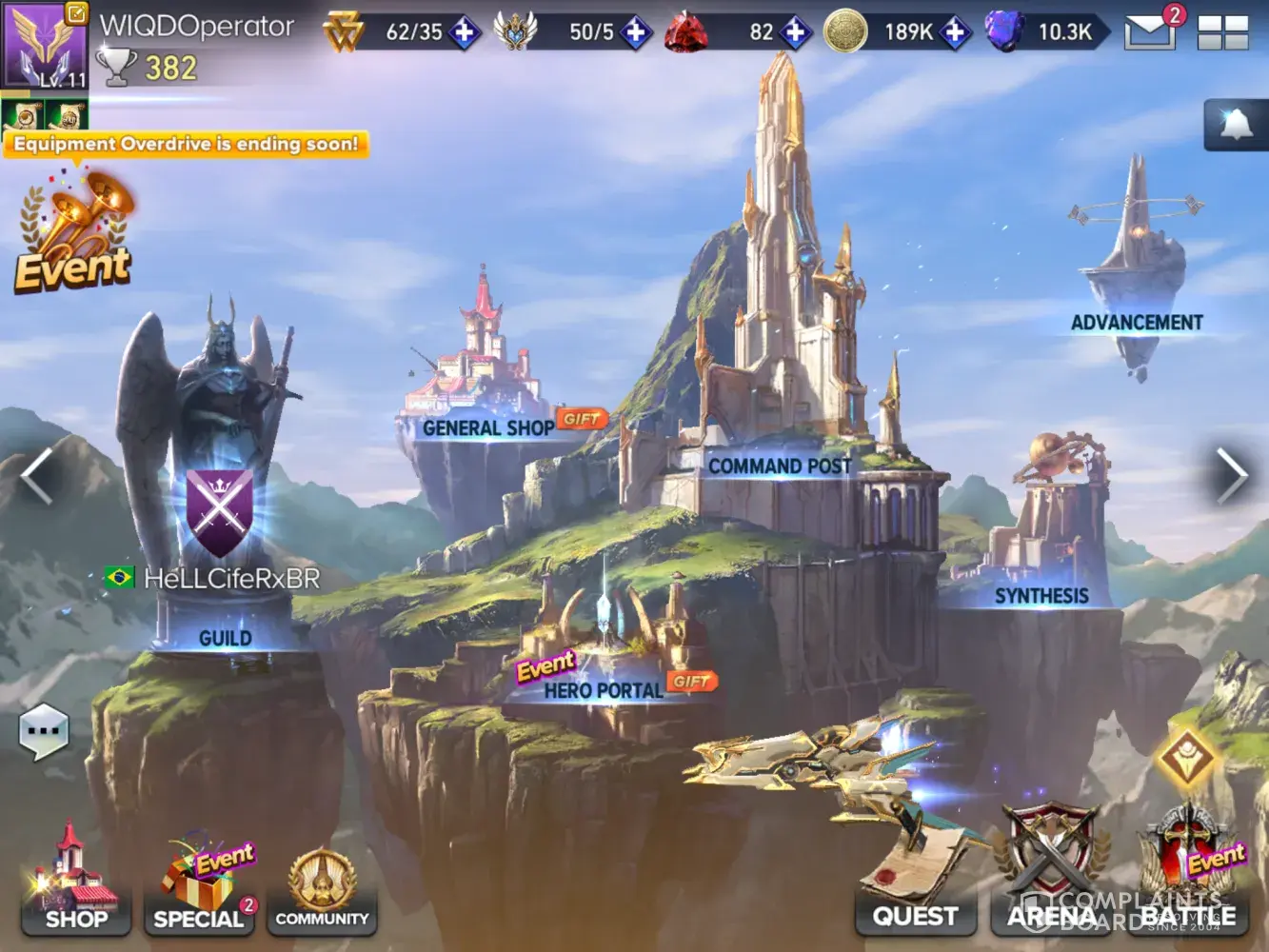Add more red rubies with plus button
Screen dimensions: 1269x952
tap(795, 32)
